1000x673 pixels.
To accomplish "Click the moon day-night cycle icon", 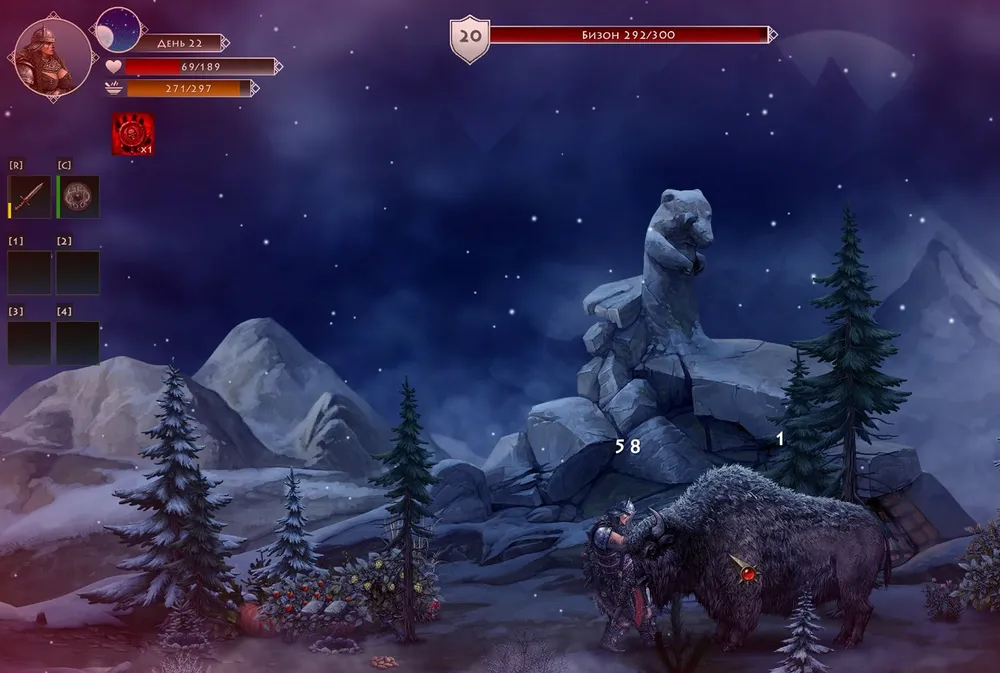I will coord(118,30).
